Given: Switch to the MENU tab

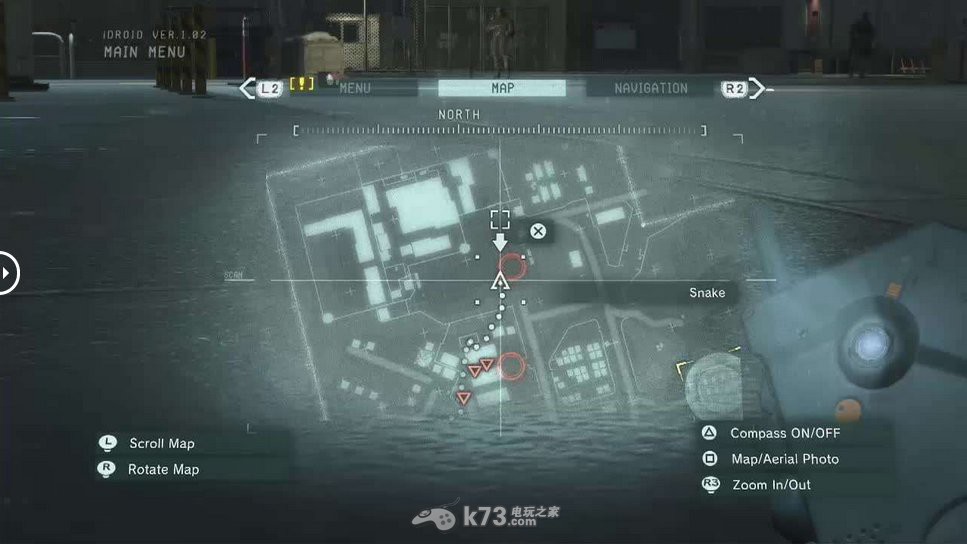Looking at the screenshot, I should pyautogui.click(x=355, y=88).
